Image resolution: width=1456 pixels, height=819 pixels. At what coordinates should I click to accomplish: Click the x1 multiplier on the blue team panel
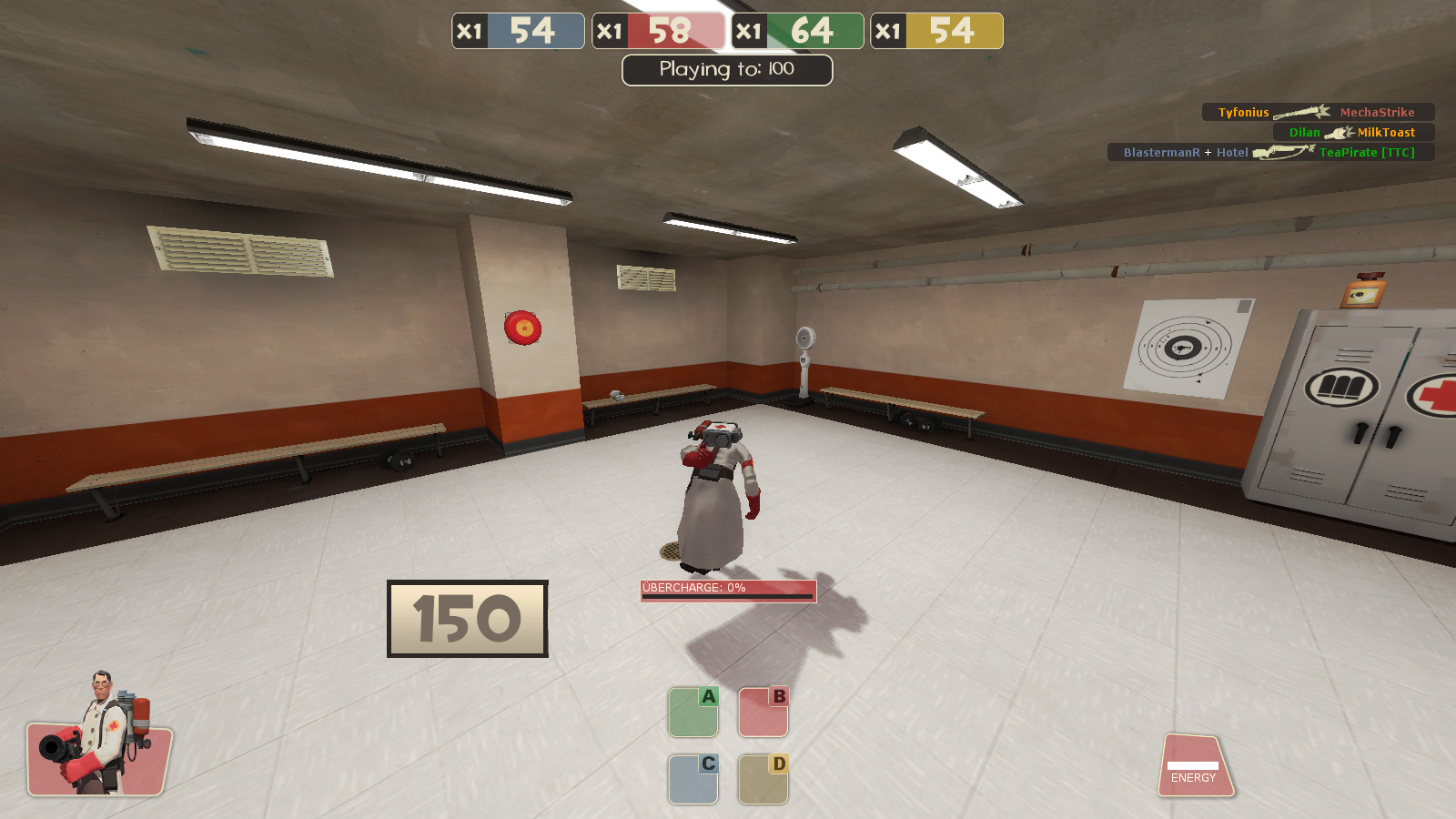pyautogui.click(x=470, y=30)
